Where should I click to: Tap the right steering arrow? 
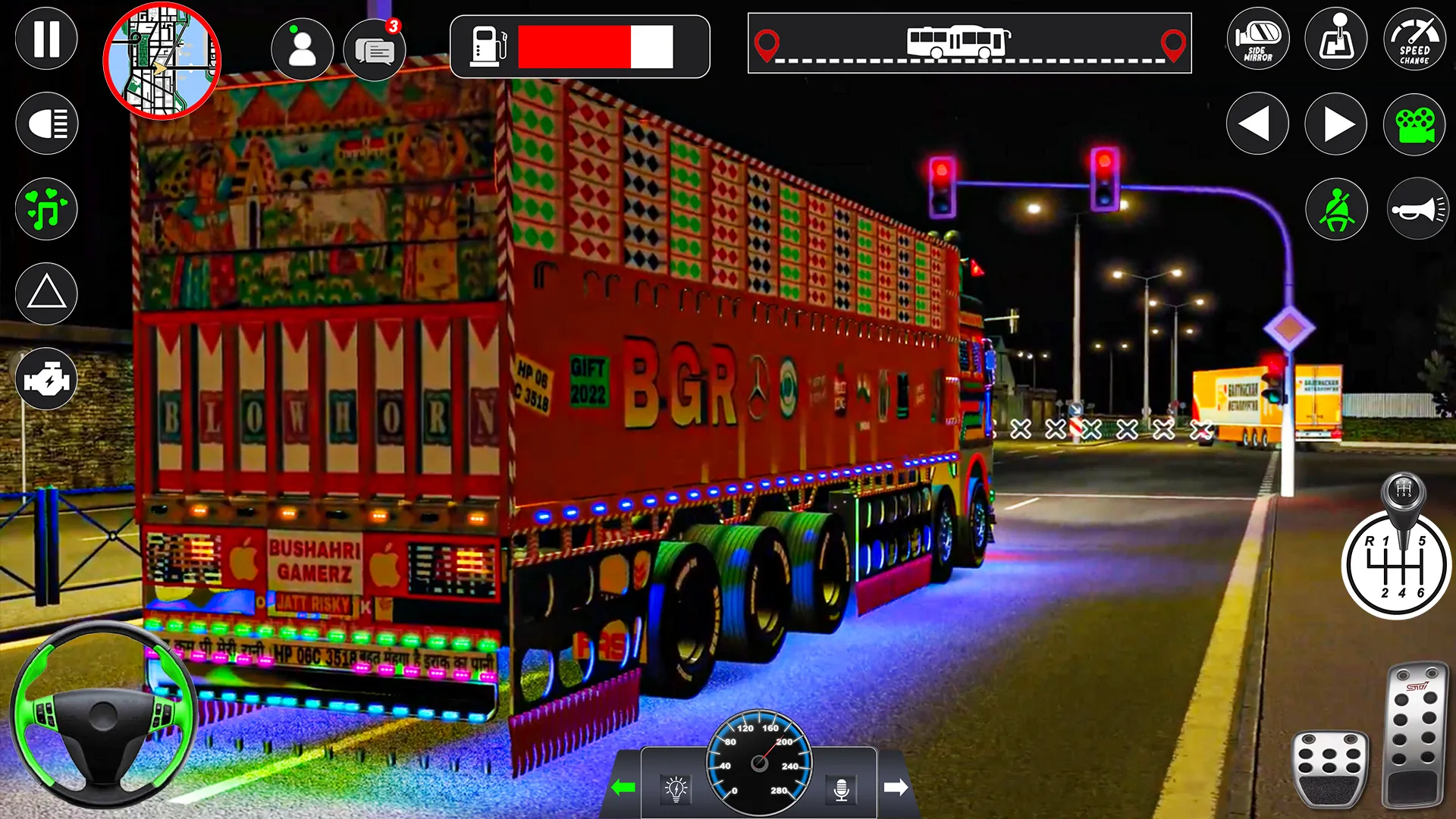(x=1335, y=123)
